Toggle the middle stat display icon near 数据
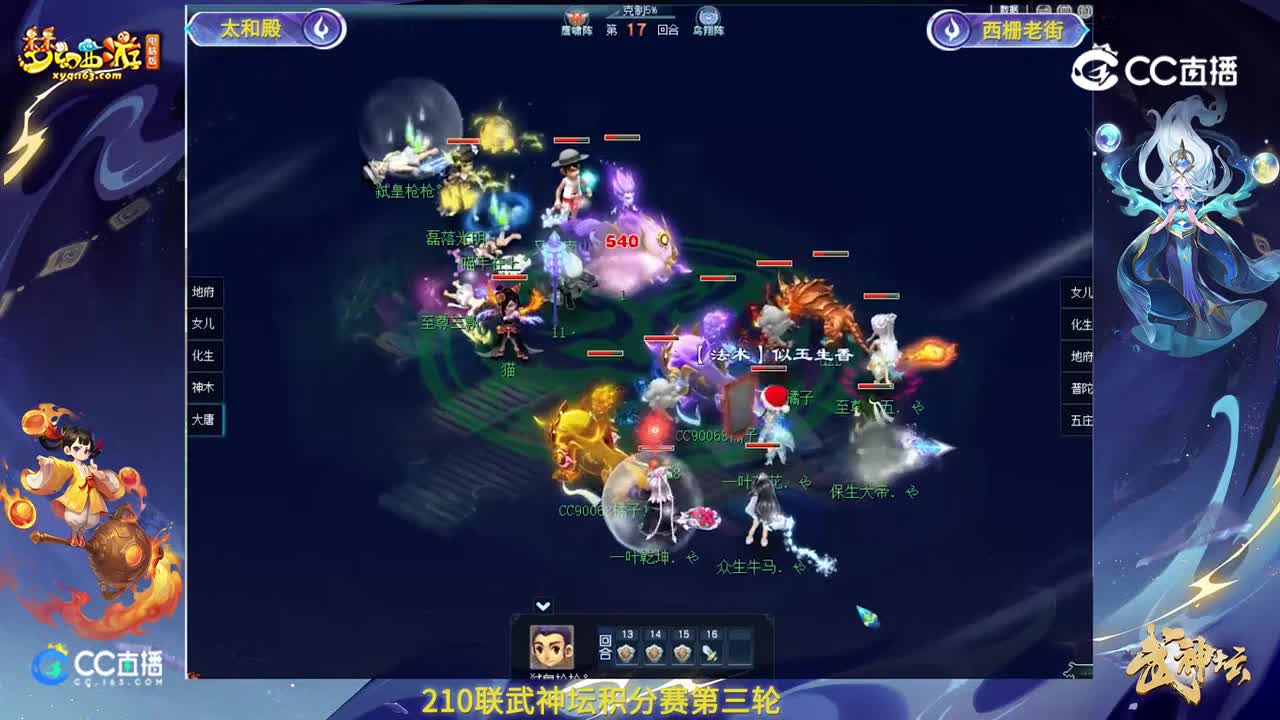This screenshot has width=1280, height=720. [x=1064, y=10]
